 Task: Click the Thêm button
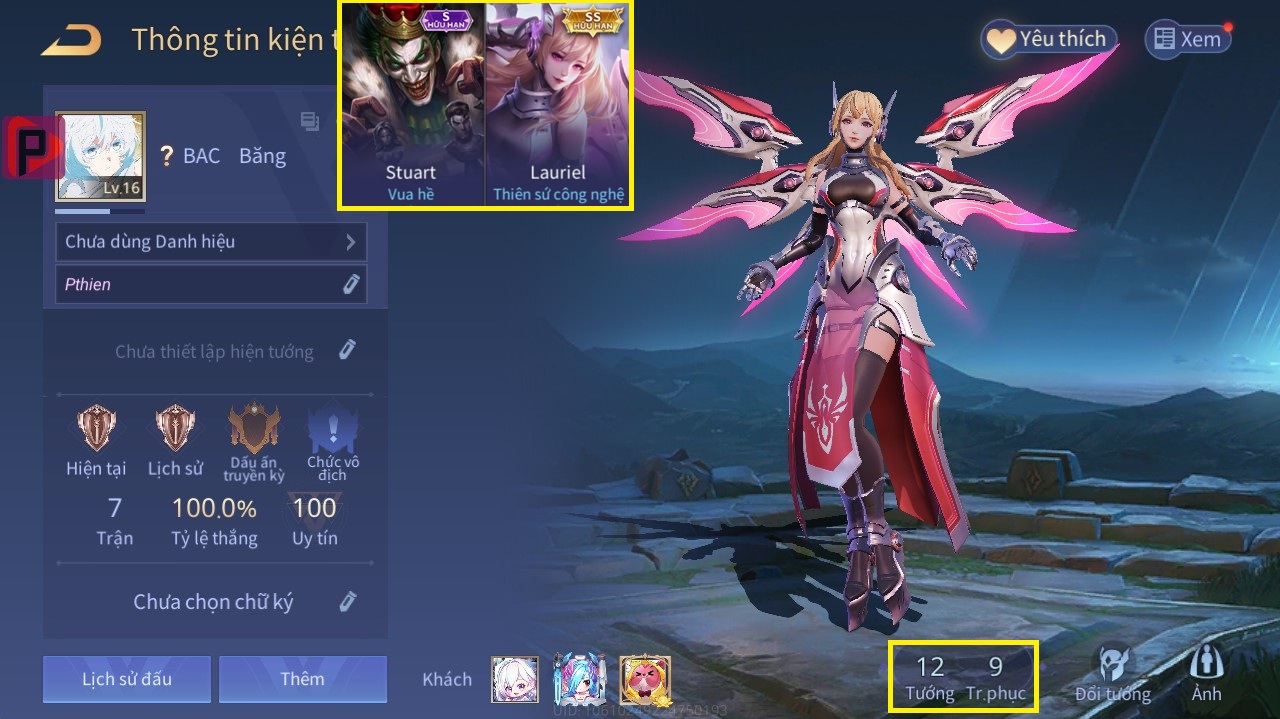[x=302, y=680]
